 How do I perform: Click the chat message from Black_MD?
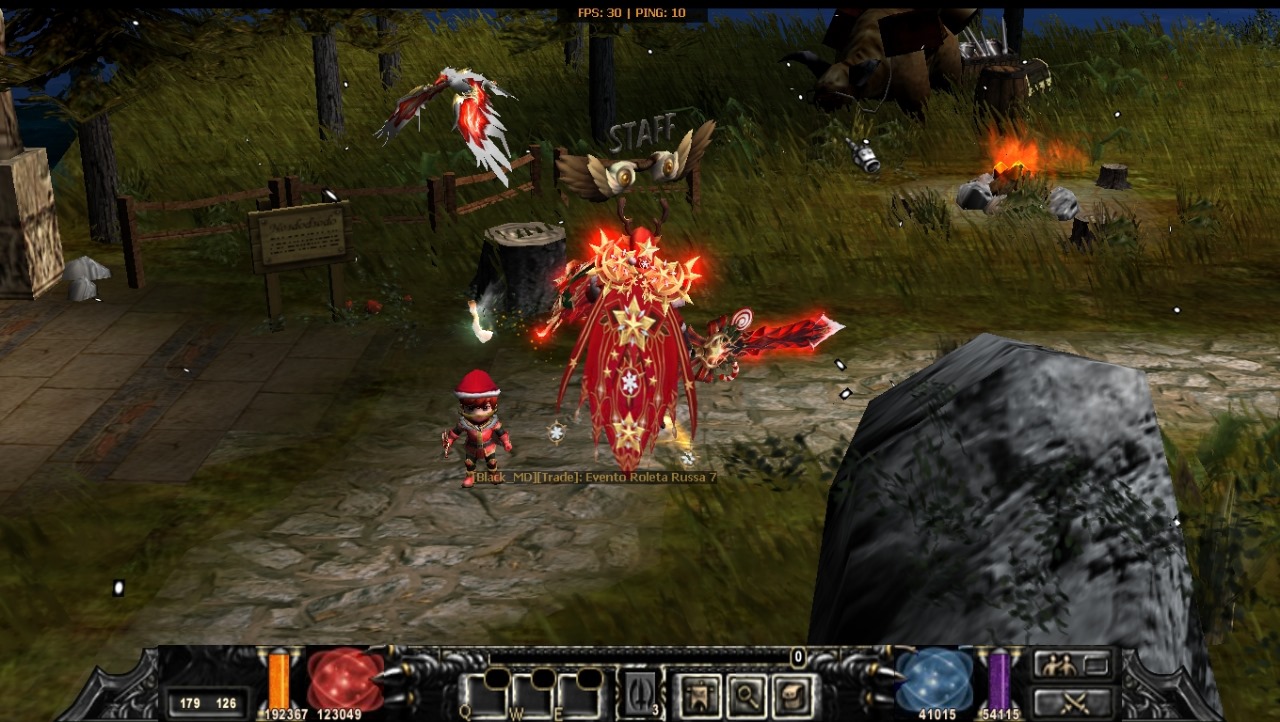coord(594,478)
